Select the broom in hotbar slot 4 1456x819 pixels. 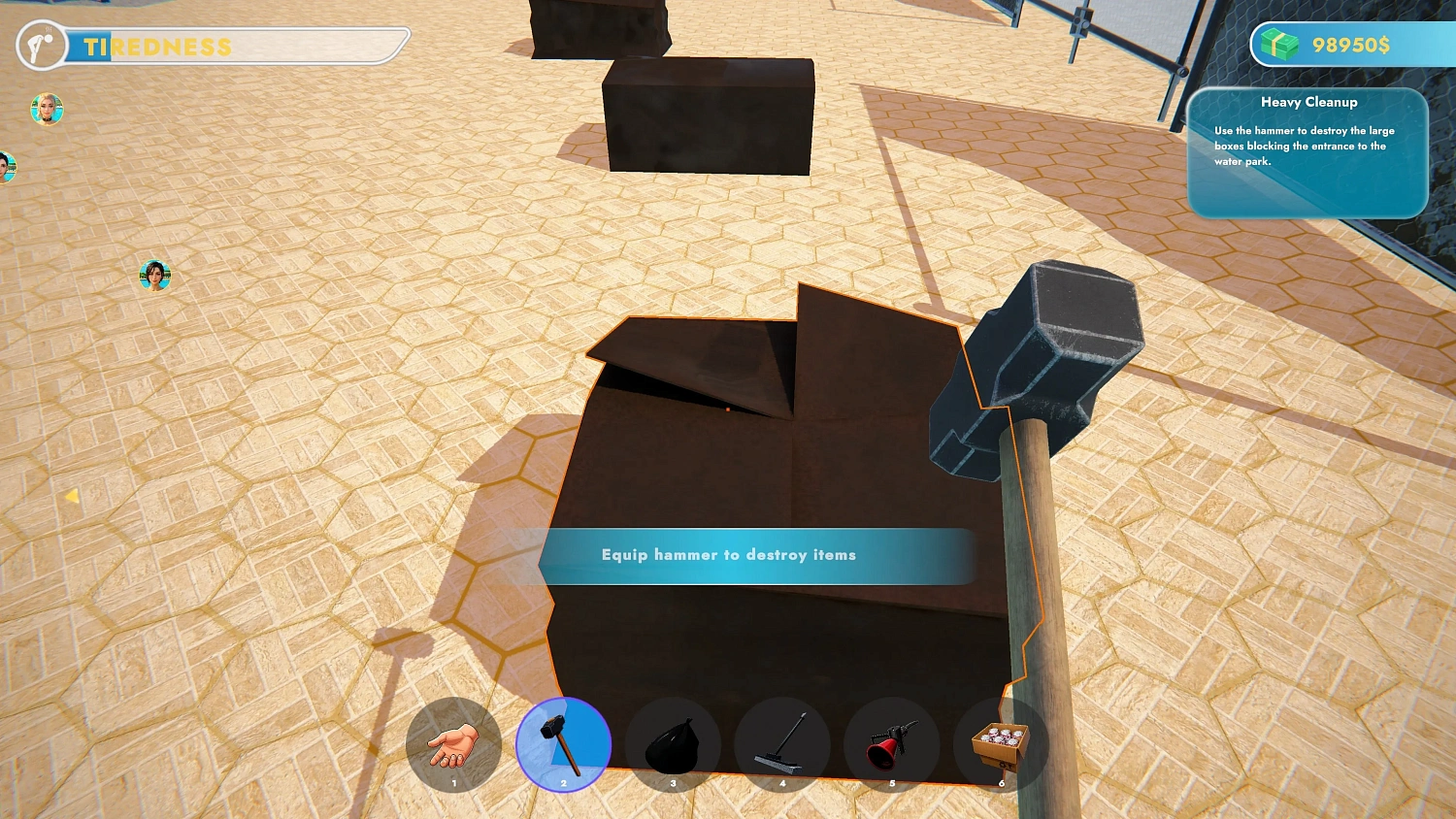pos(783,743)
